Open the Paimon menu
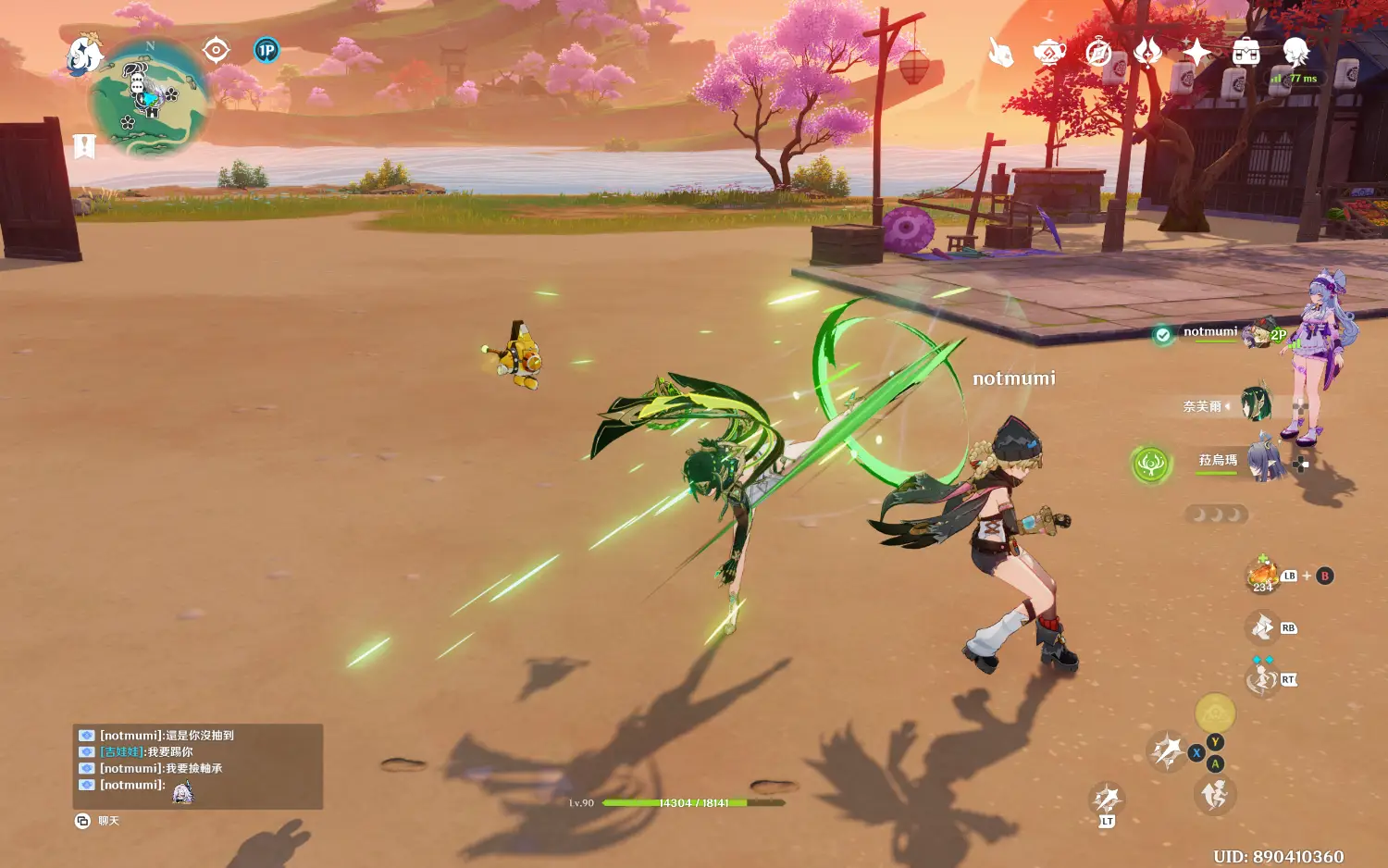 pos(84,55)
